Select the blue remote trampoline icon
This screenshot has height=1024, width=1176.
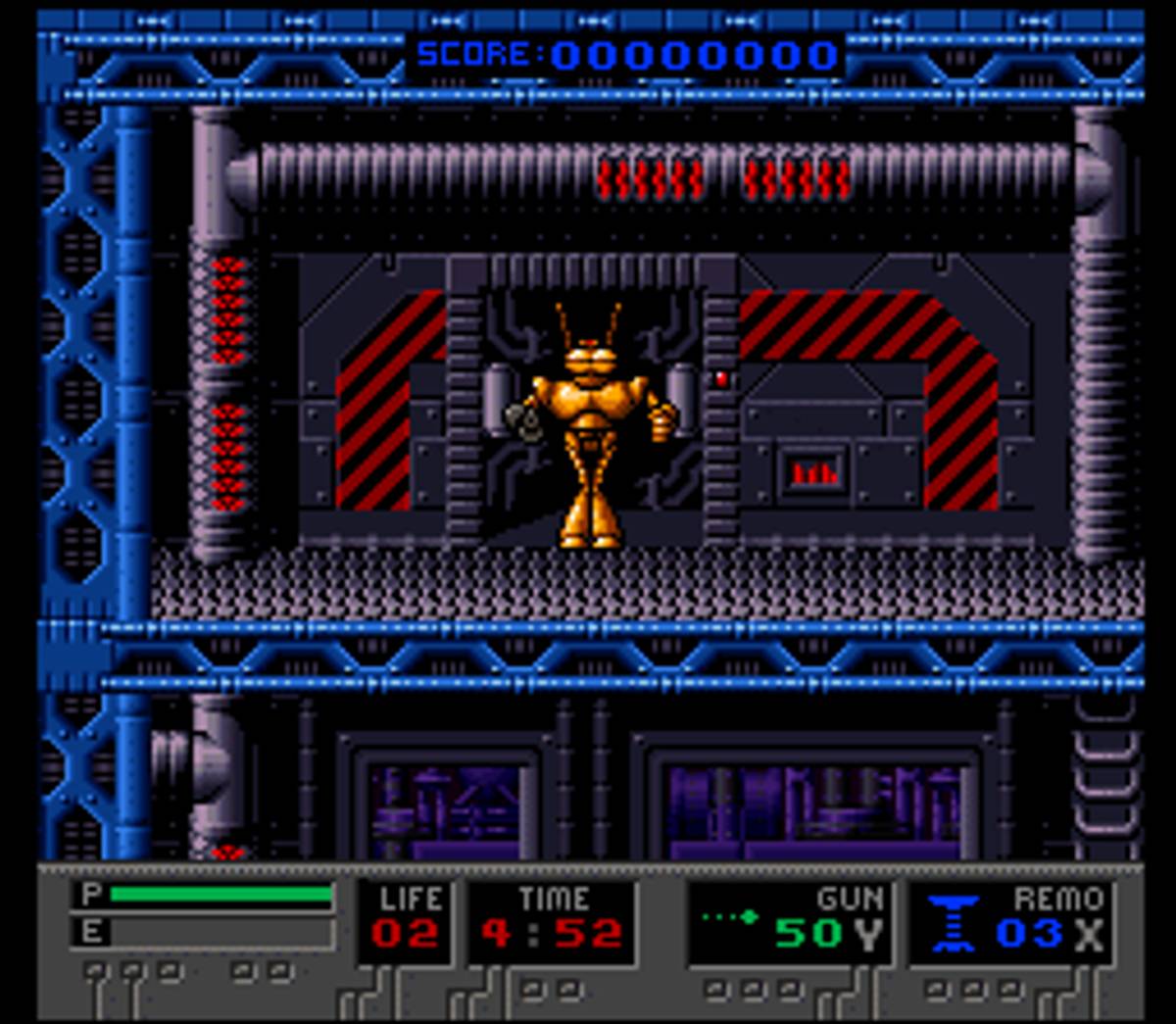[953, 923]
